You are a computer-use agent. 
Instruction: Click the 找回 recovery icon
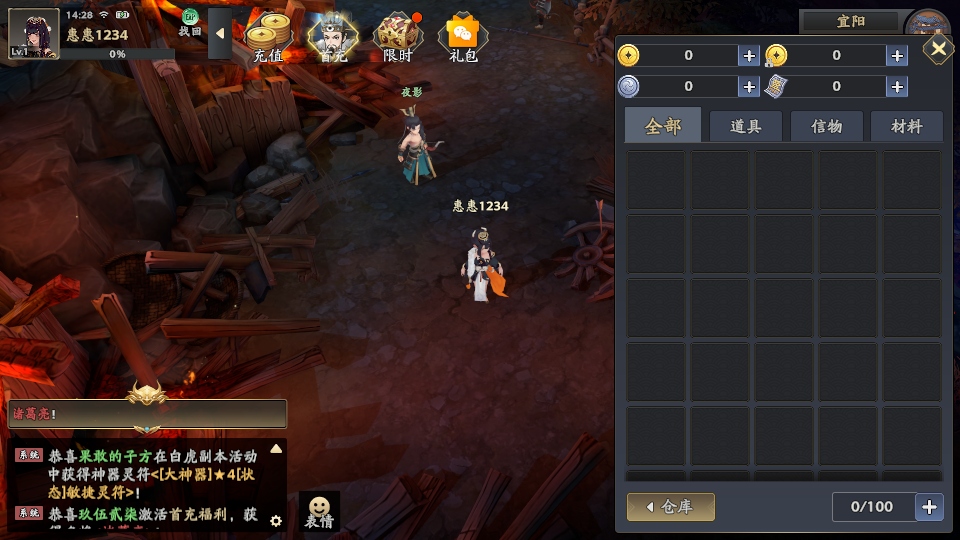[x=190, y=22]
